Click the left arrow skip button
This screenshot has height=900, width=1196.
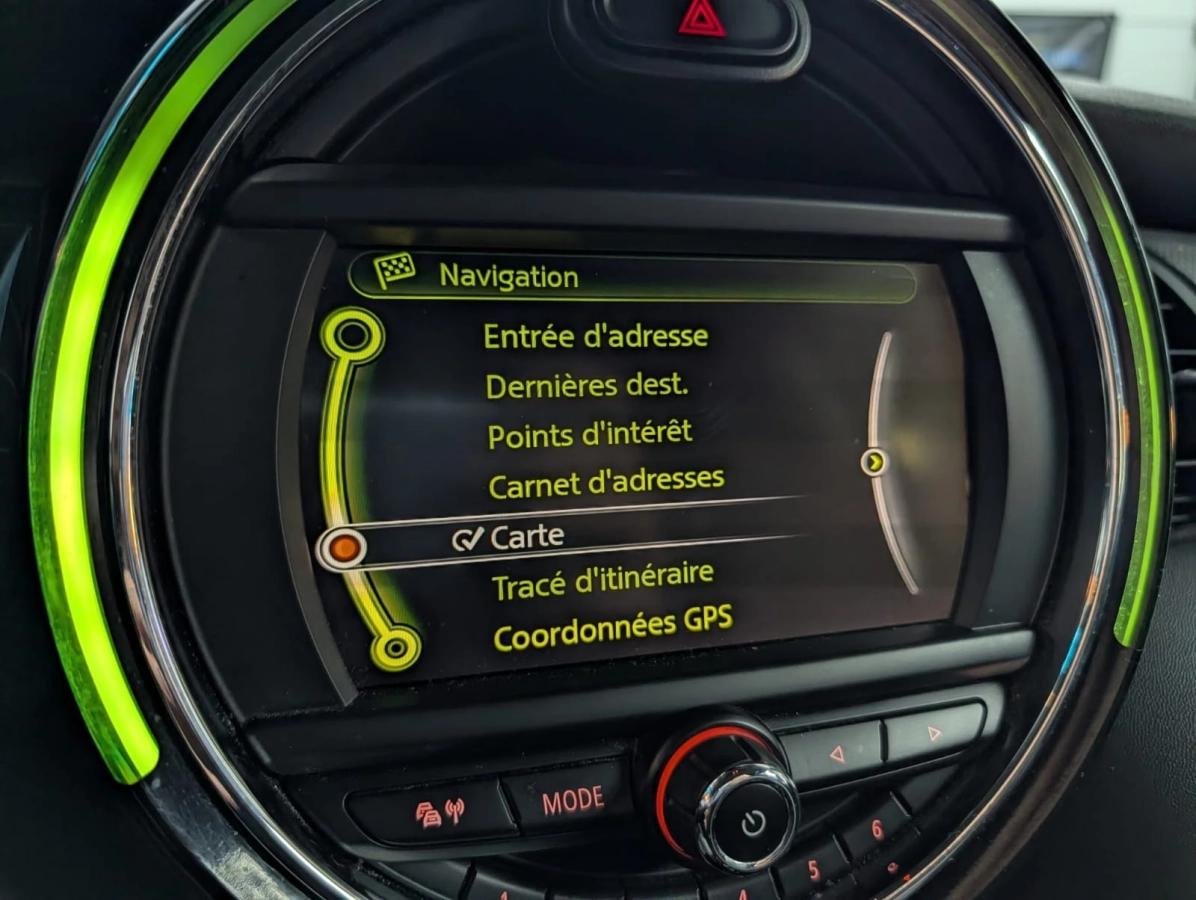[835, 751]
